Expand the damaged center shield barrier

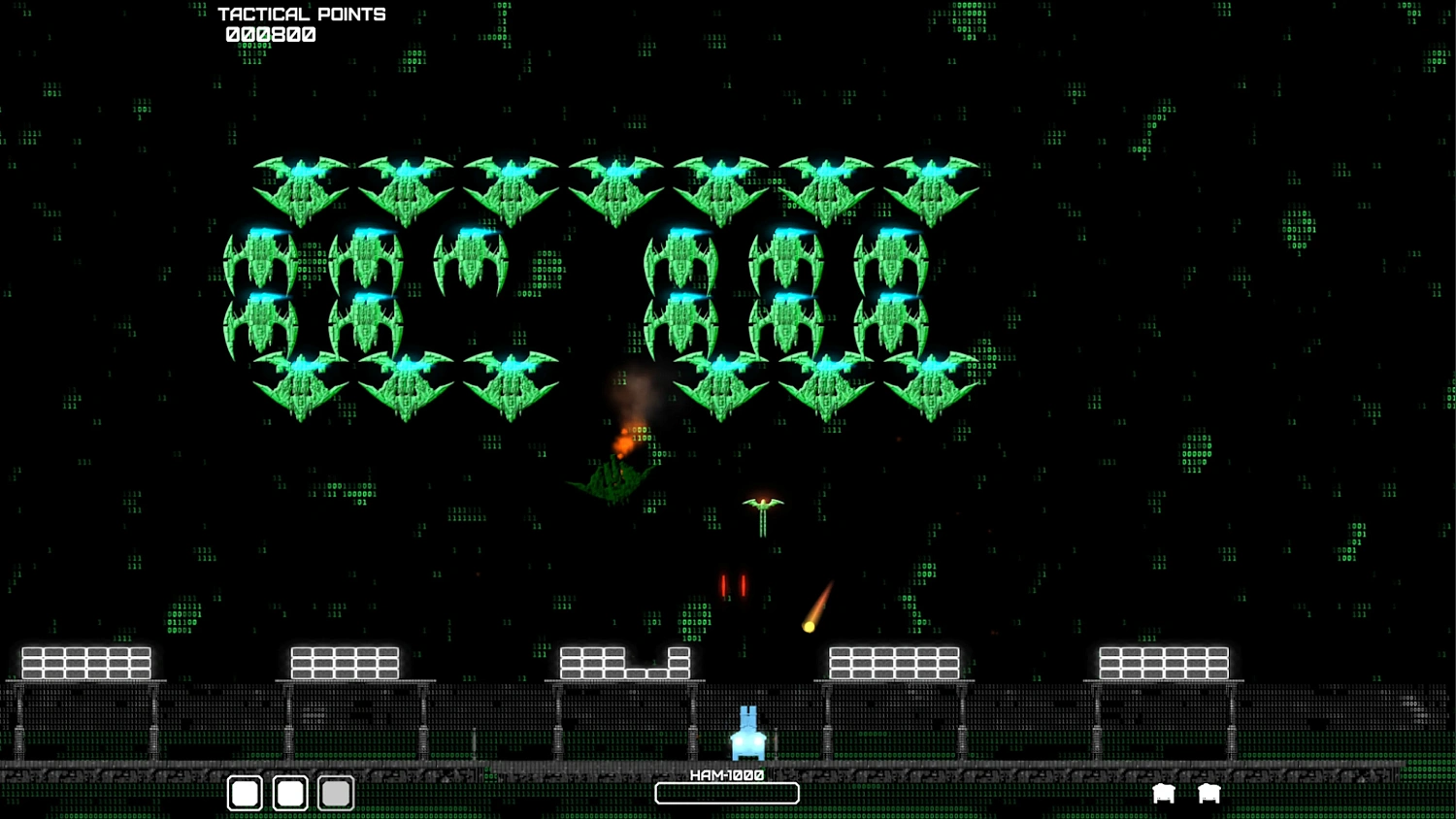click(626, 662)
